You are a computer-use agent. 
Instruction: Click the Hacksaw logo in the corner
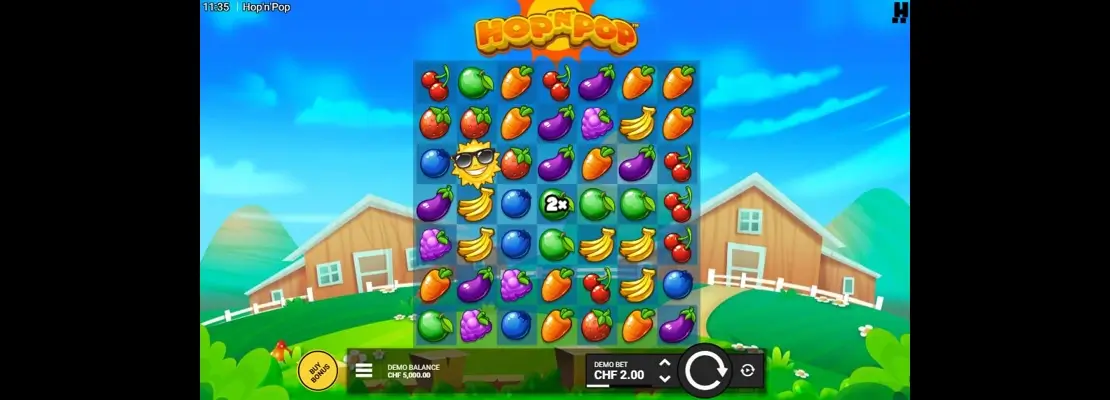[901, 10]
